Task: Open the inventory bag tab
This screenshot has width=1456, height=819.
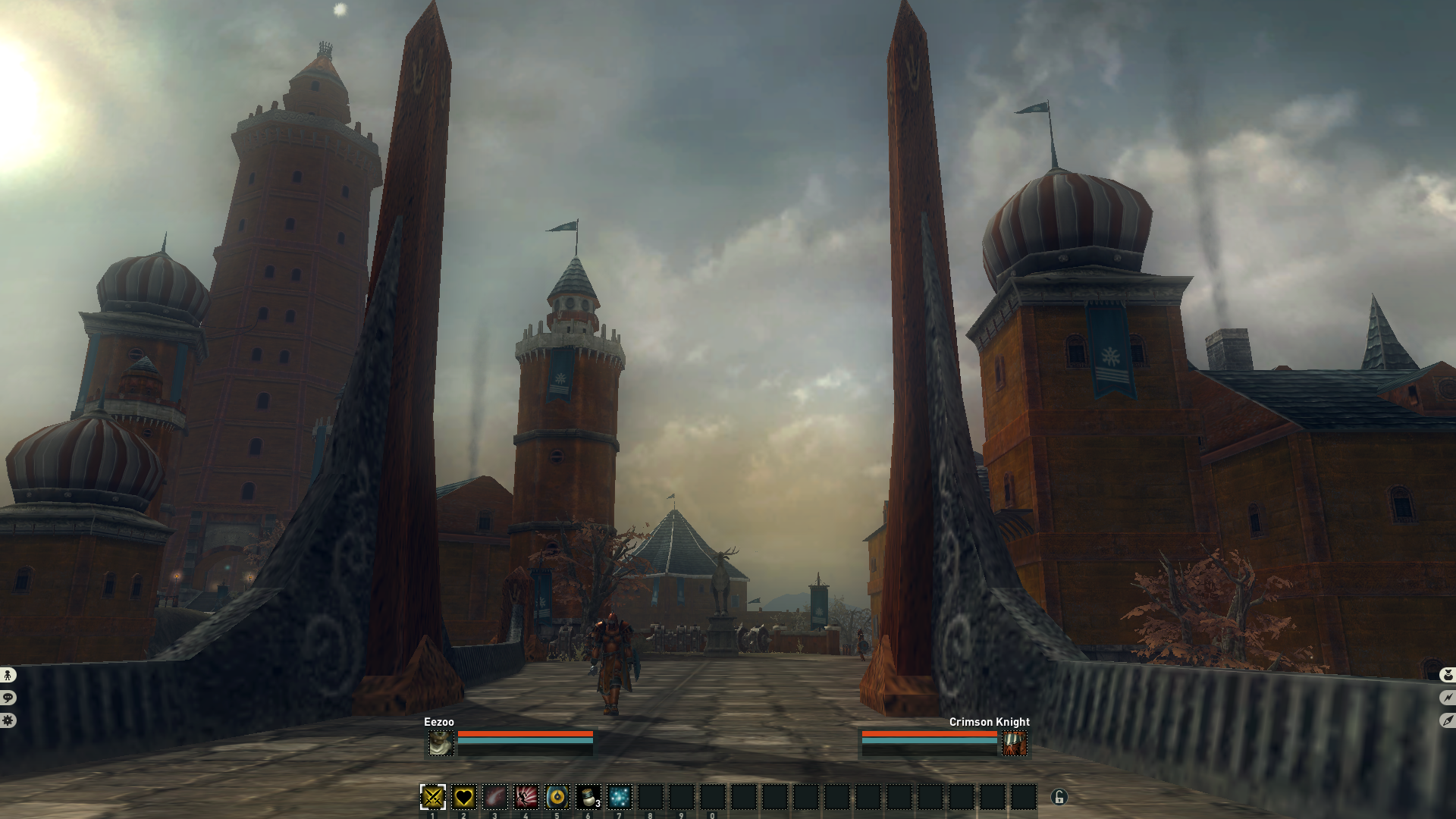Action: point(1448,674)
